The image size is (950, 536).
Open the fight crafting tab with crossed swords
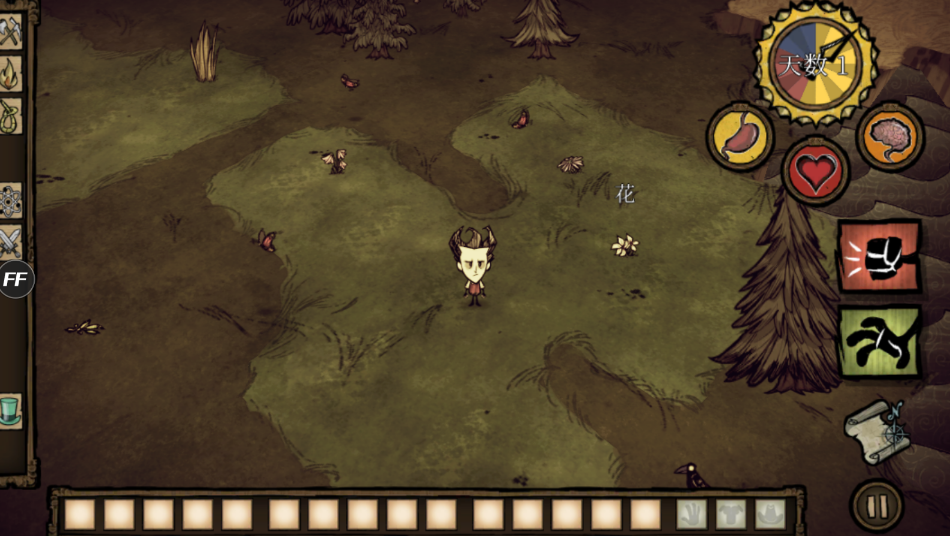10,241
